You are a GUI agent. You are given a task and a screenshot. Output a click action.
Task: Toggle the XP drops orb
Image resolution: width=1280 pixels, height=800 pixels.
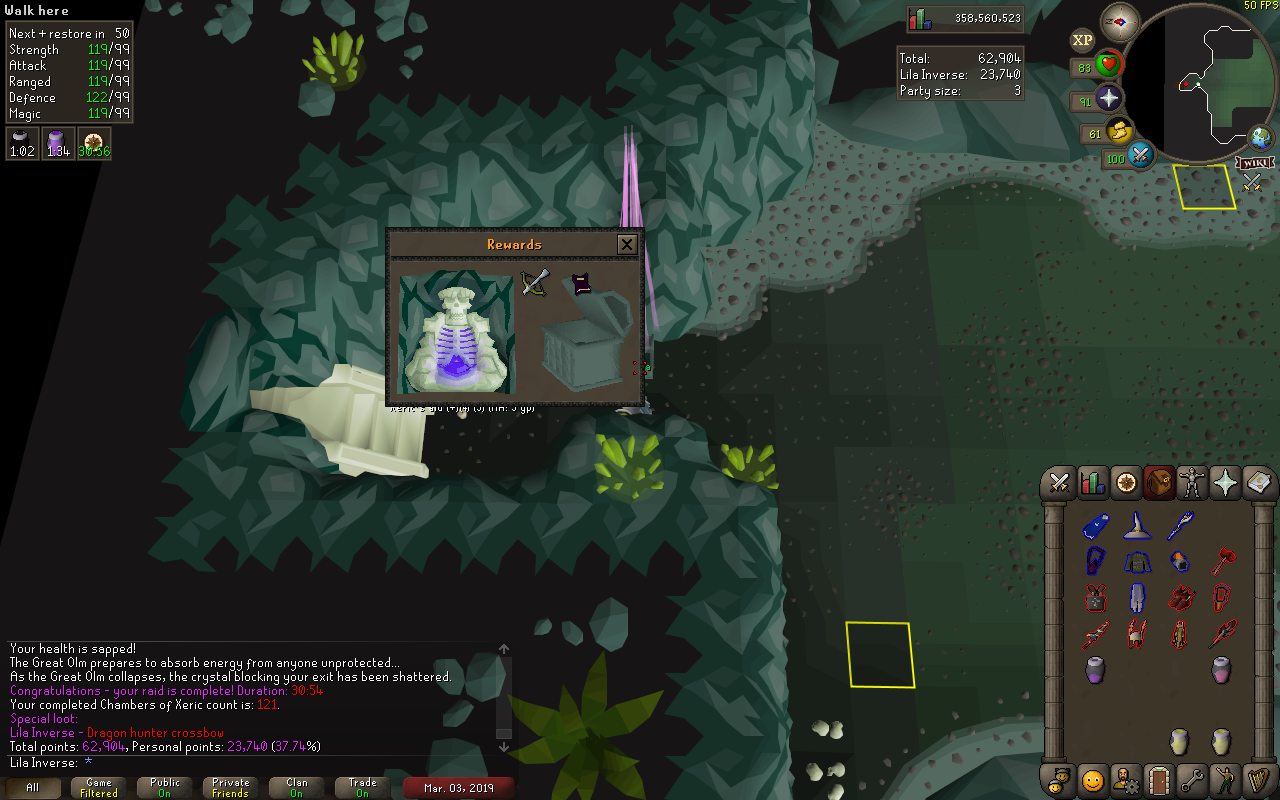1082,41
